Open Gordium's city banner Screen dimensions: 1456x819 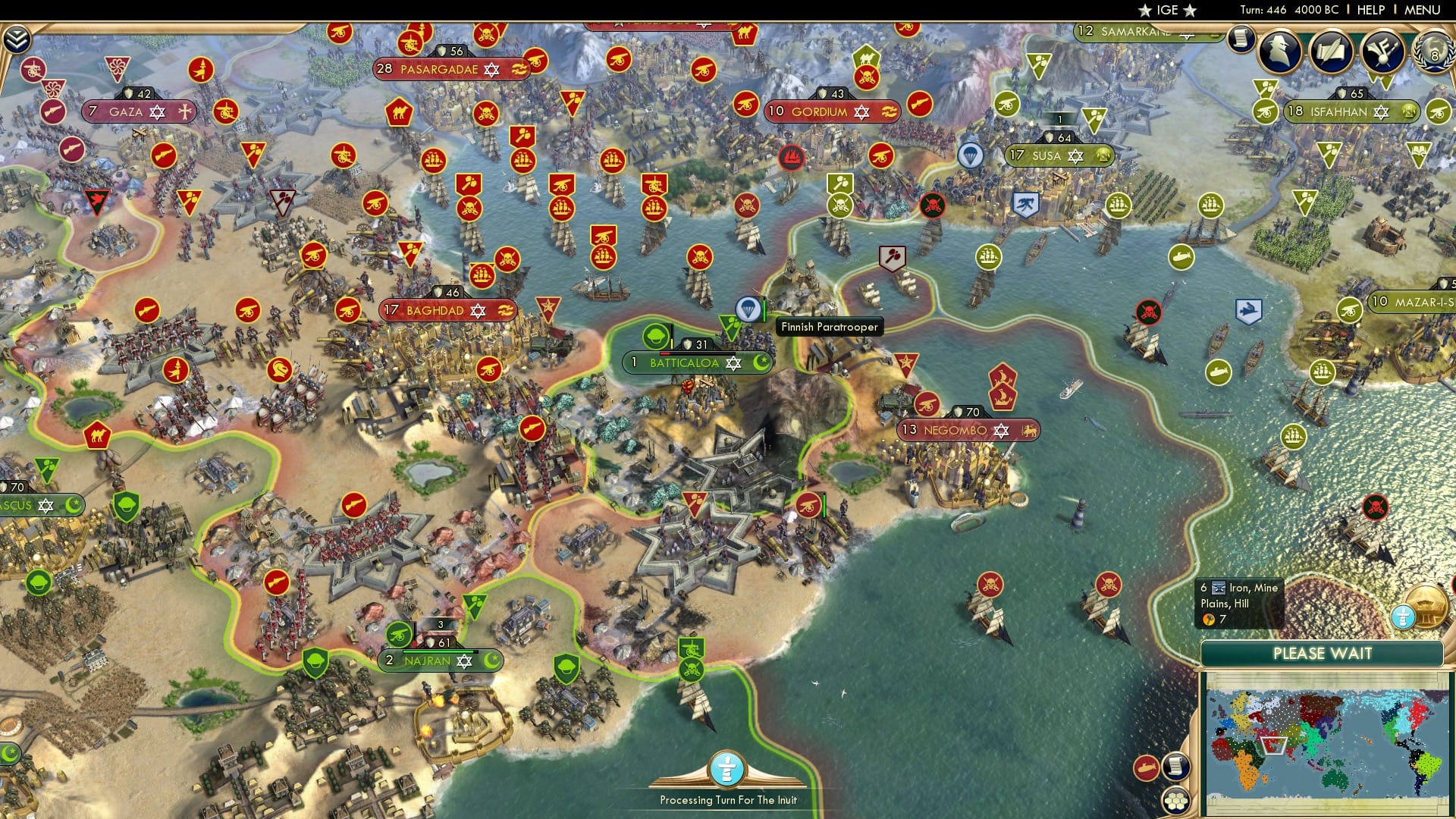tap(831, 111)
